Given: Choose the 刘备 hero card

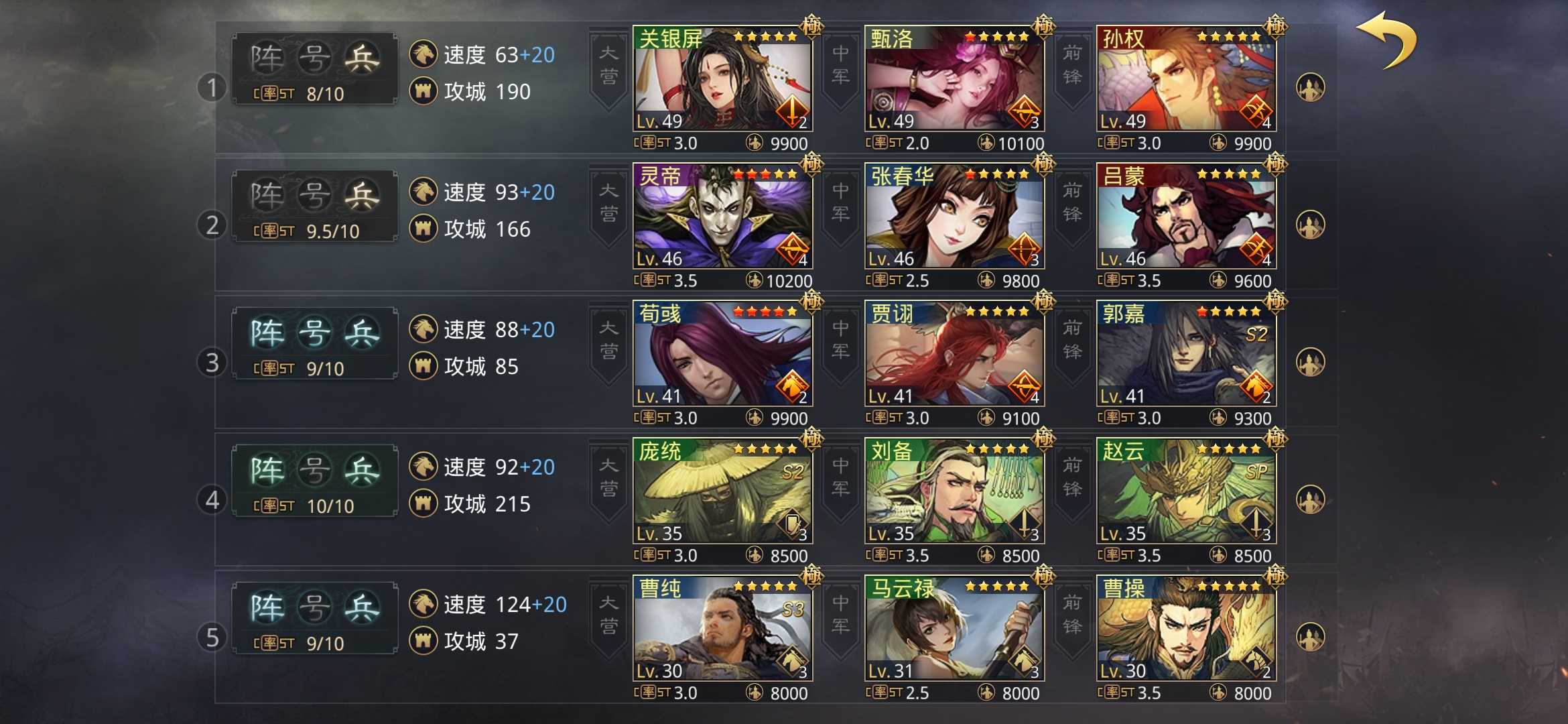Looking at the screenshot, I should [x=954, y=491].
